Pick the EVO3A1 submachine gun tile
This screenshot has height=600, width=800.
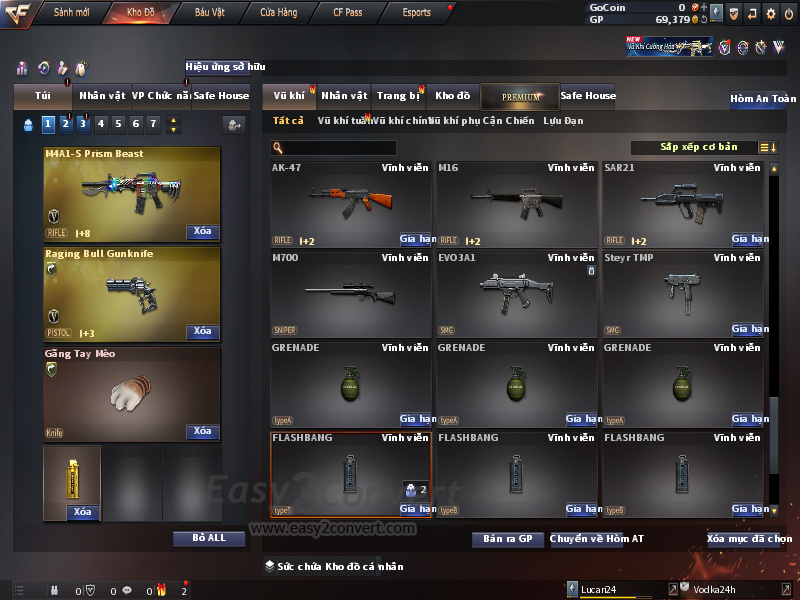click(517, 293)
